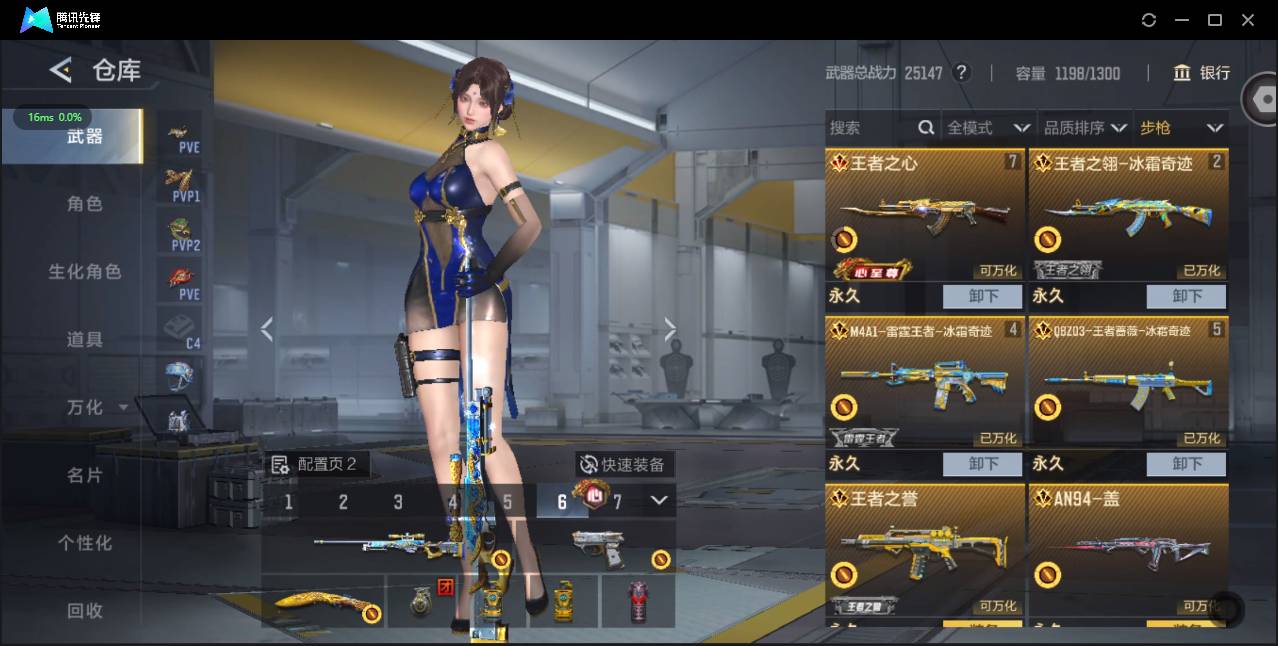Select the AN94-盖 weapon card

1127,548
